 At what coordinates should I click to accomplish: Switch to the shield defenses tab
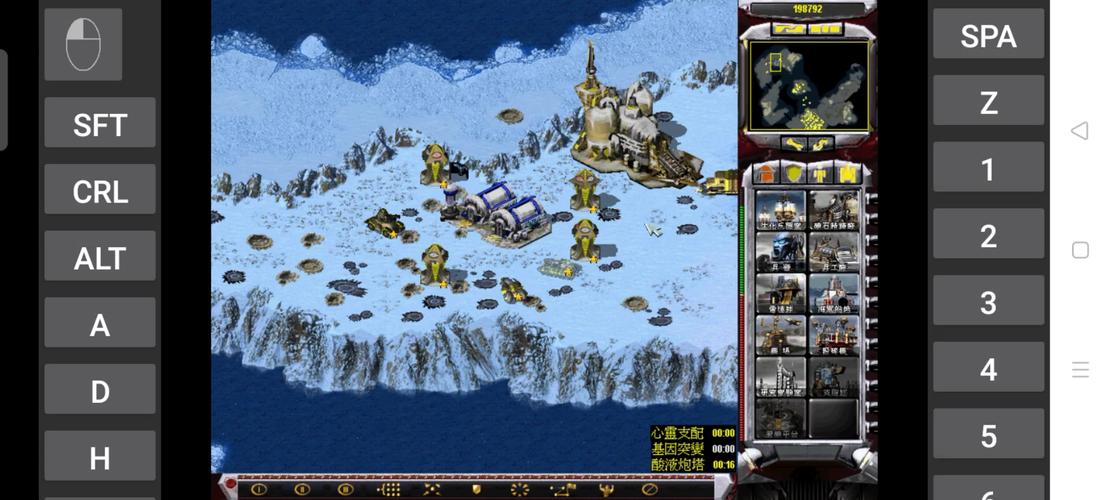click(793, 174)
